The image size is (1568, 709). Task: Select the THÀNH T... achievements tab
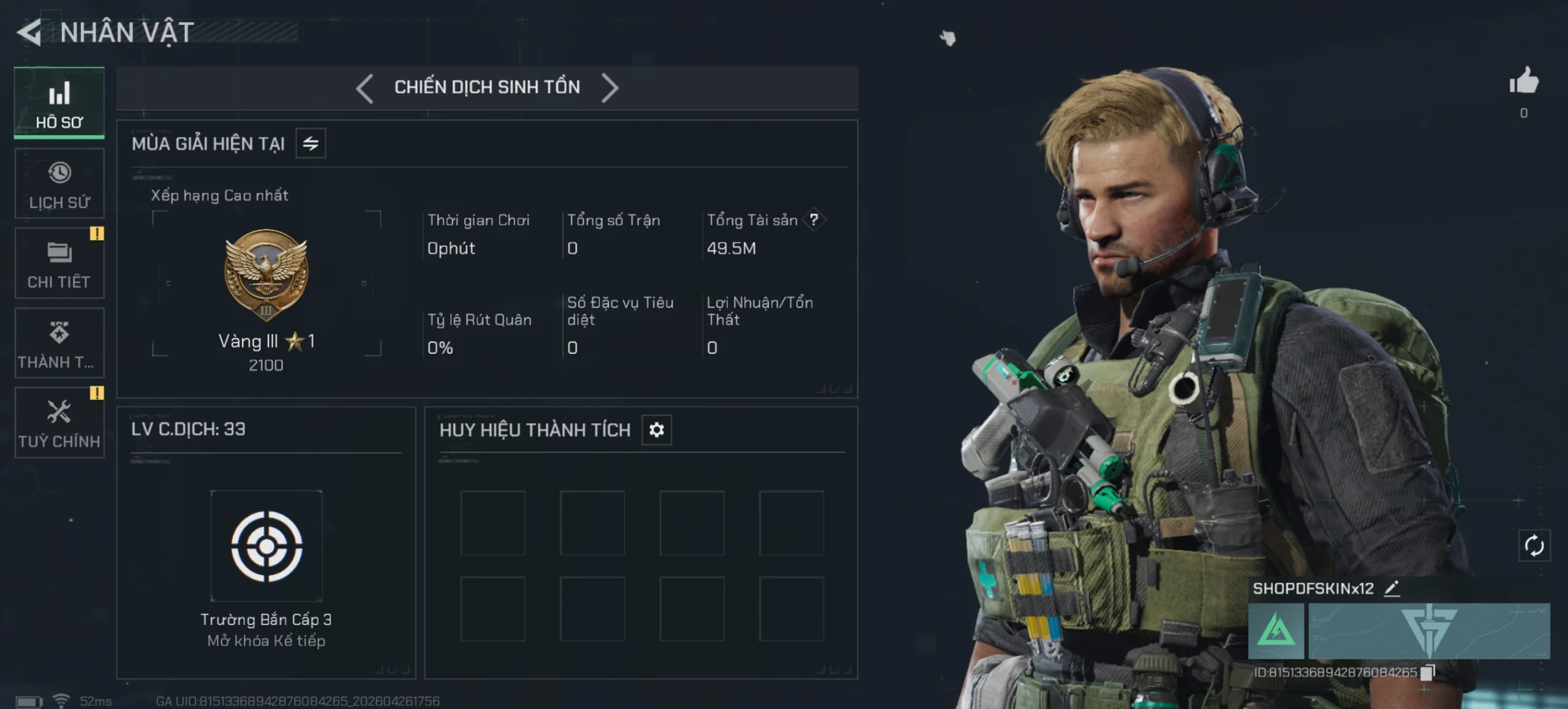[59, 343]
